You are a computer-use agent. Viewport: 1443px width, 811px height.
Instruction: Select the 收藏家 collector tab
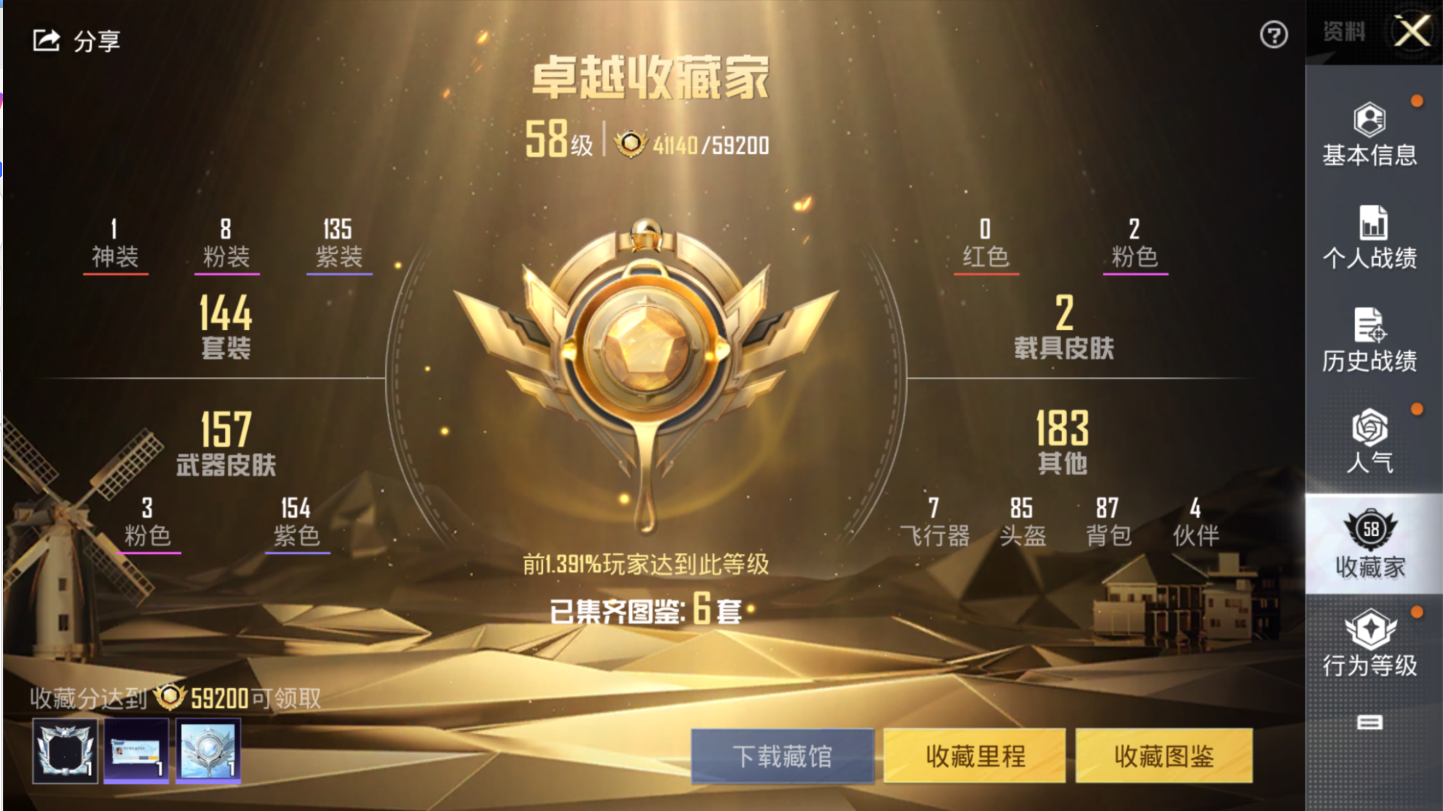[1369, 545]
